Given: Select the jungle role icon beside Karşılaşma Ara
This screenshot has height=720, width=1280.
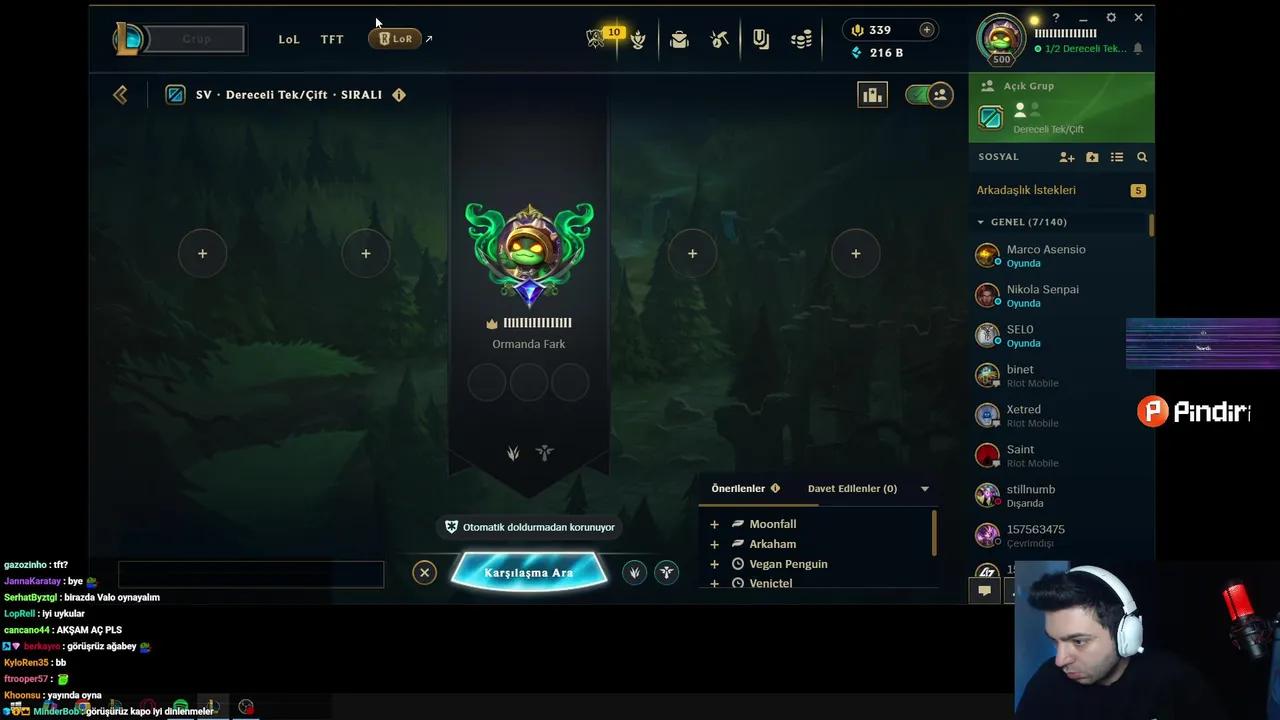Looking at the screenshot, I should (634, 572).
